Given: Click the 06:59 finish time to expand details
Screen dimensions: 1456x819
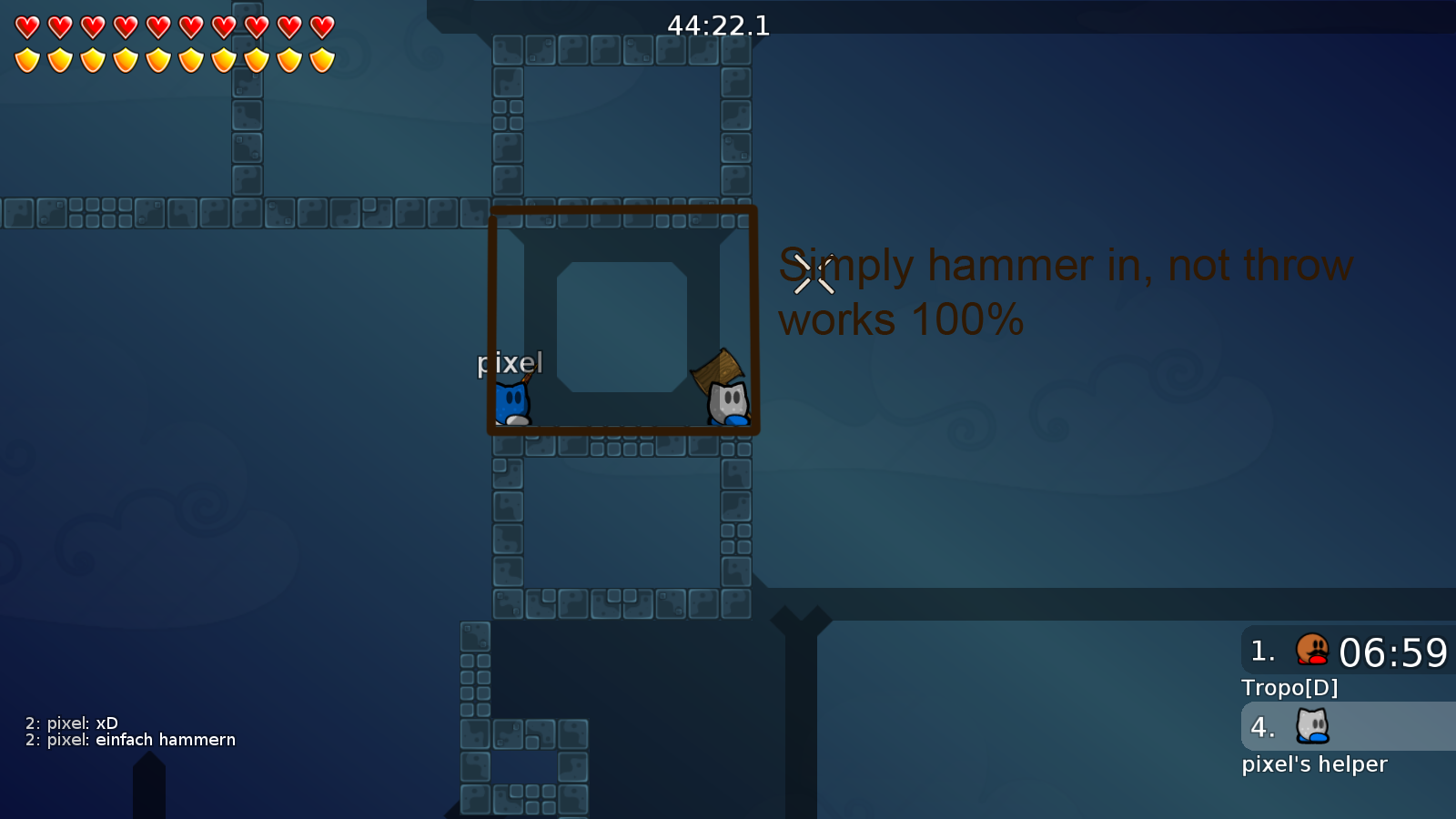Looking at the screenshot, I should (x=1395, y=652).
